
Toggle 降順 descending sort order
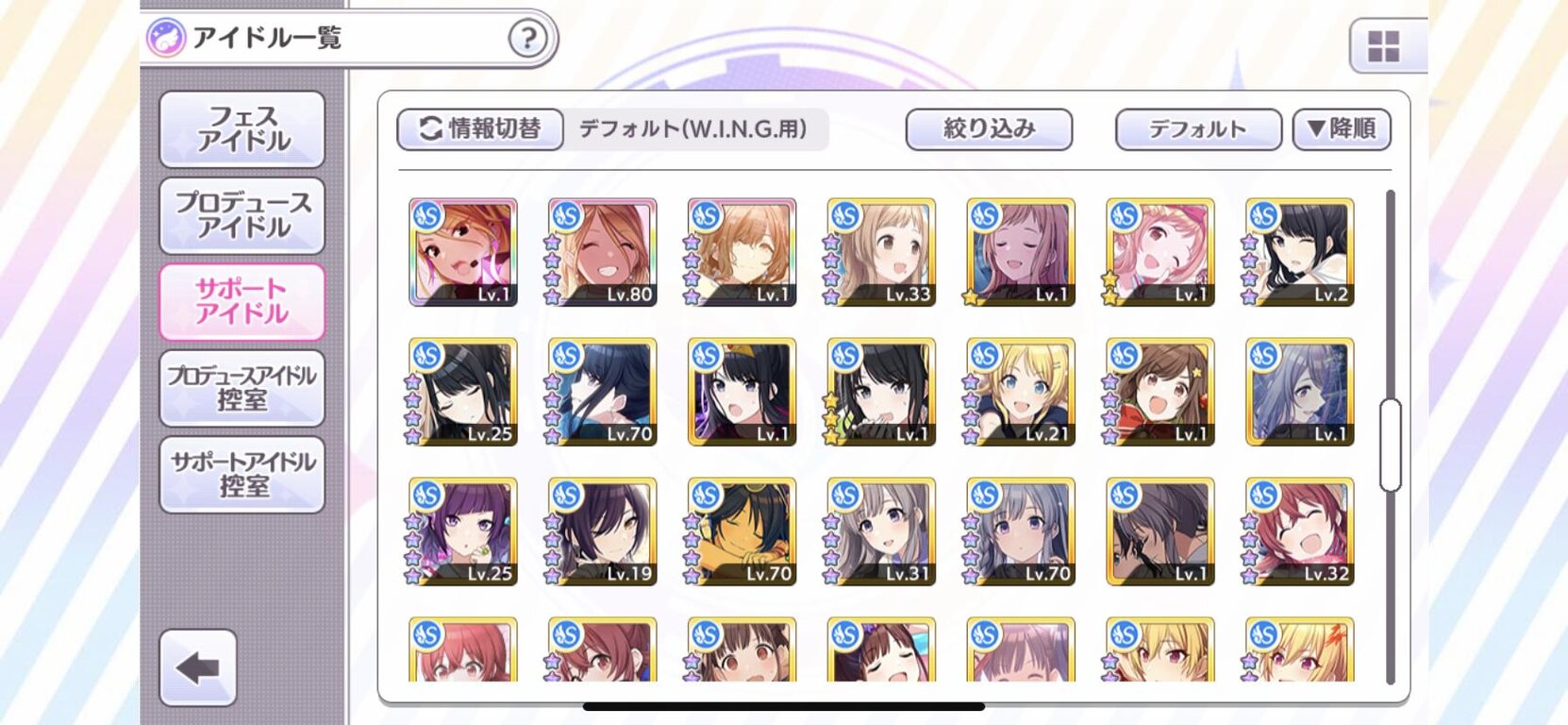pyautogui.click(x=1341, y=128)
